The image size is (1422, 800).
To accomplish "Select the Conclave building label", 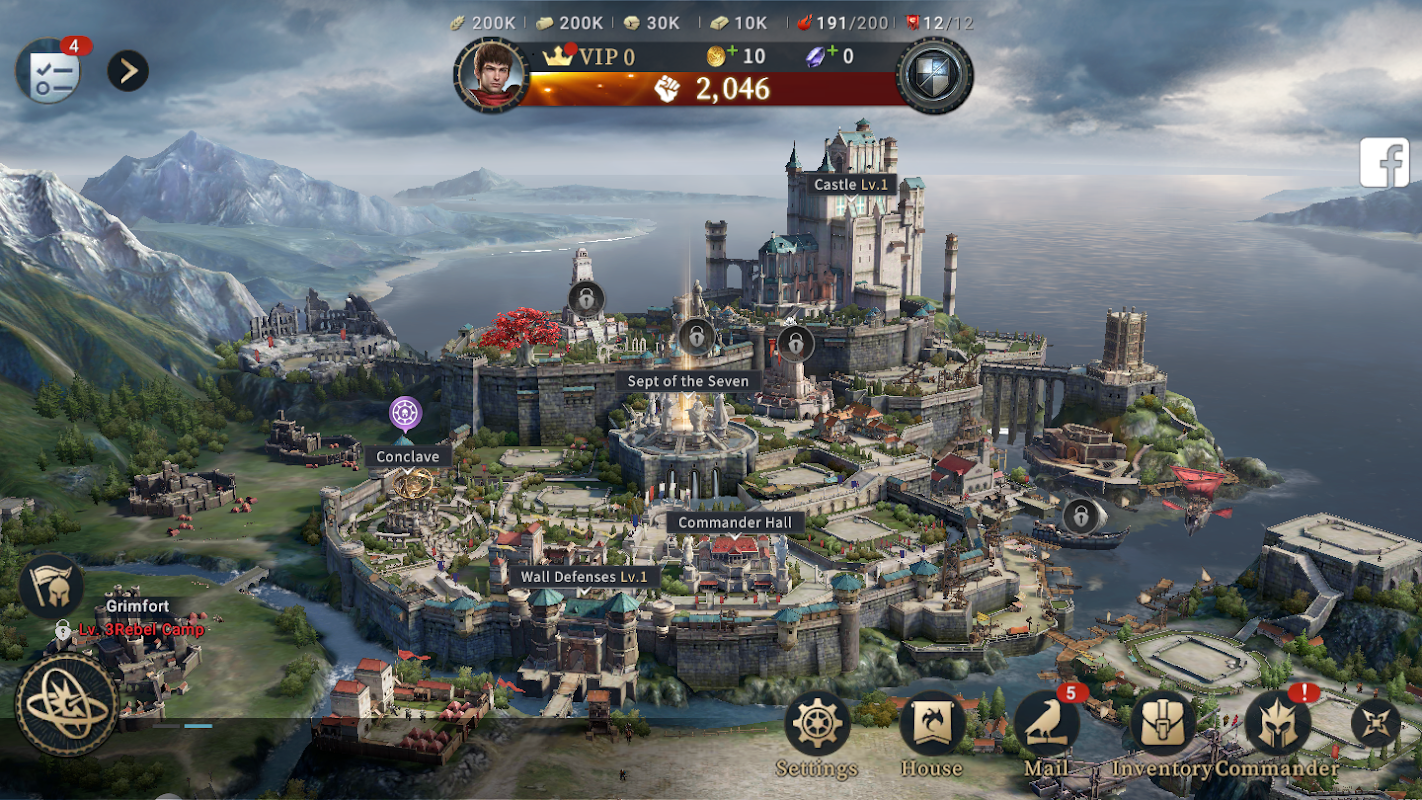I will tap(408, 457).
